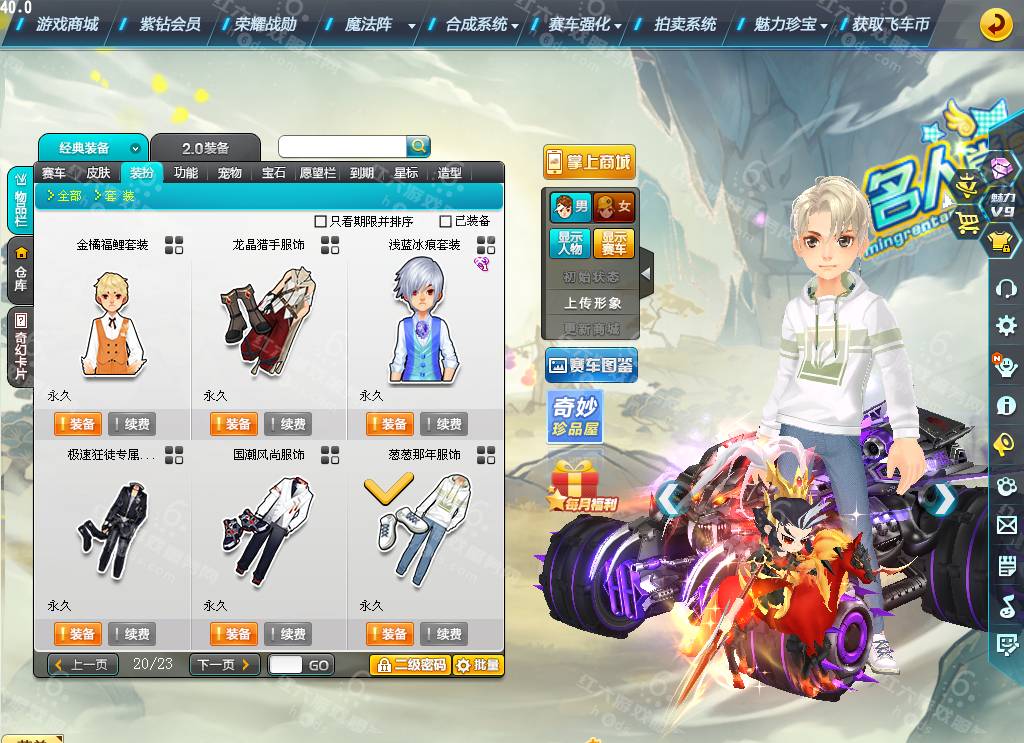
Task: Go to next page with 下一页
Action: pyautogui.click(x=224, y=665)
